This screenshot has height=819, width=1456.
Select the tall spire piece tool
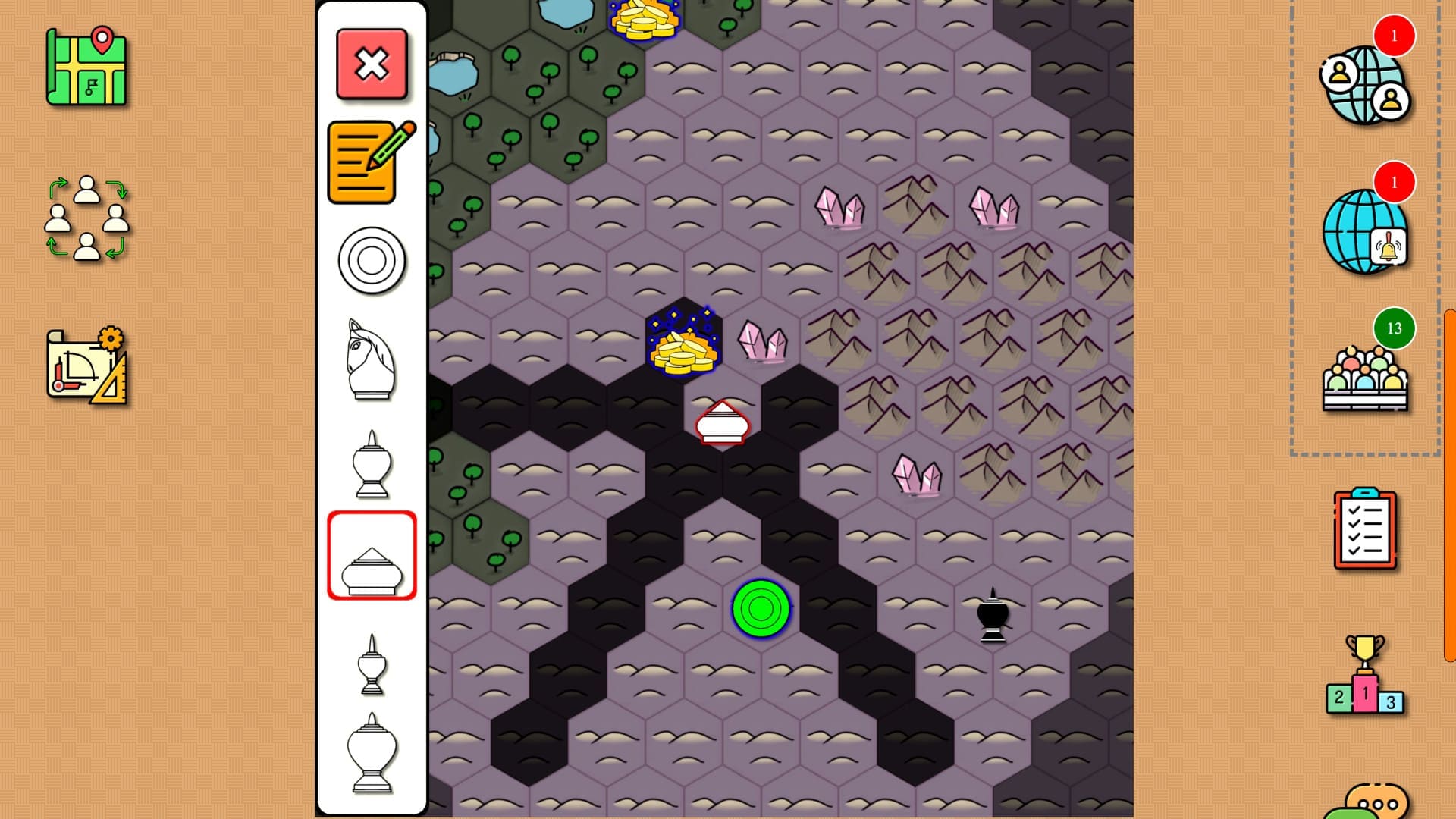point(371,666)
